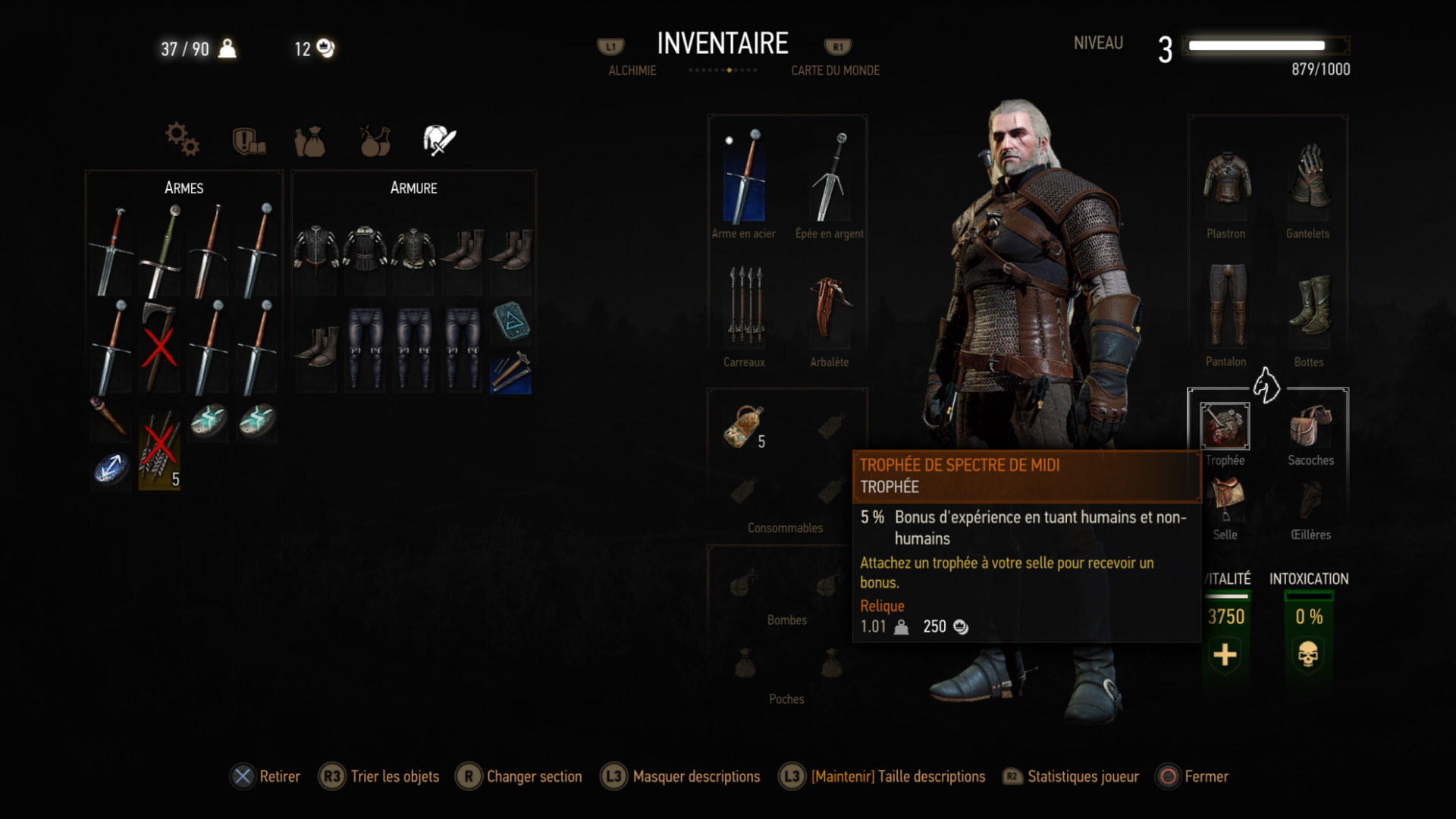The height and width of the screenshot is (819, 1456).
Task: Select the gears crafting category icon
Action: tap(182, 140)
